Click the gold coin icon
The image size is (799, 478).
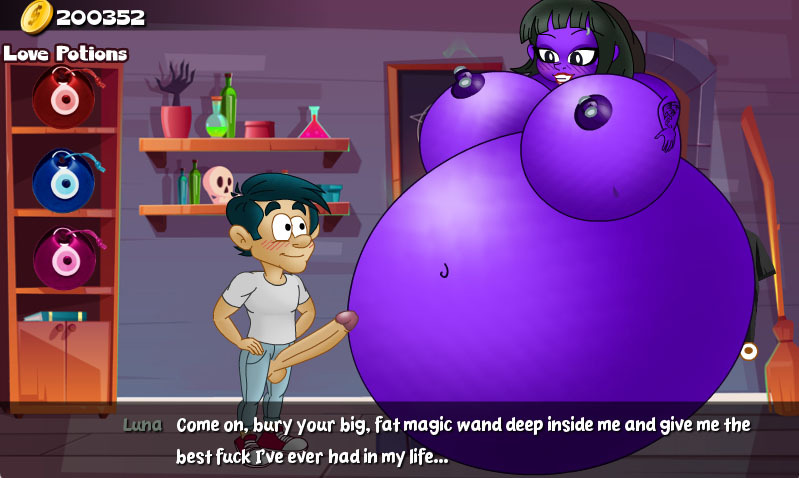(x=36, y=16)
